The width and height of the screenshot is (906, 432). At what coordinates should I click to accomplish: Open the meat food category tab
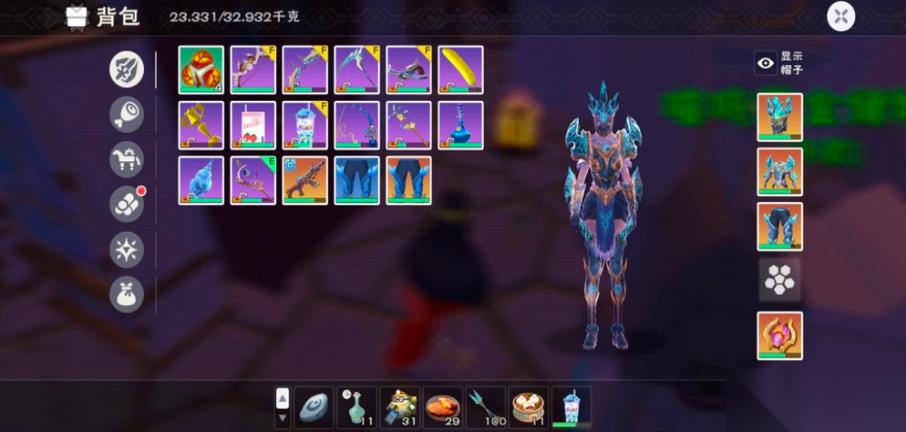click(x=127, y=114)
